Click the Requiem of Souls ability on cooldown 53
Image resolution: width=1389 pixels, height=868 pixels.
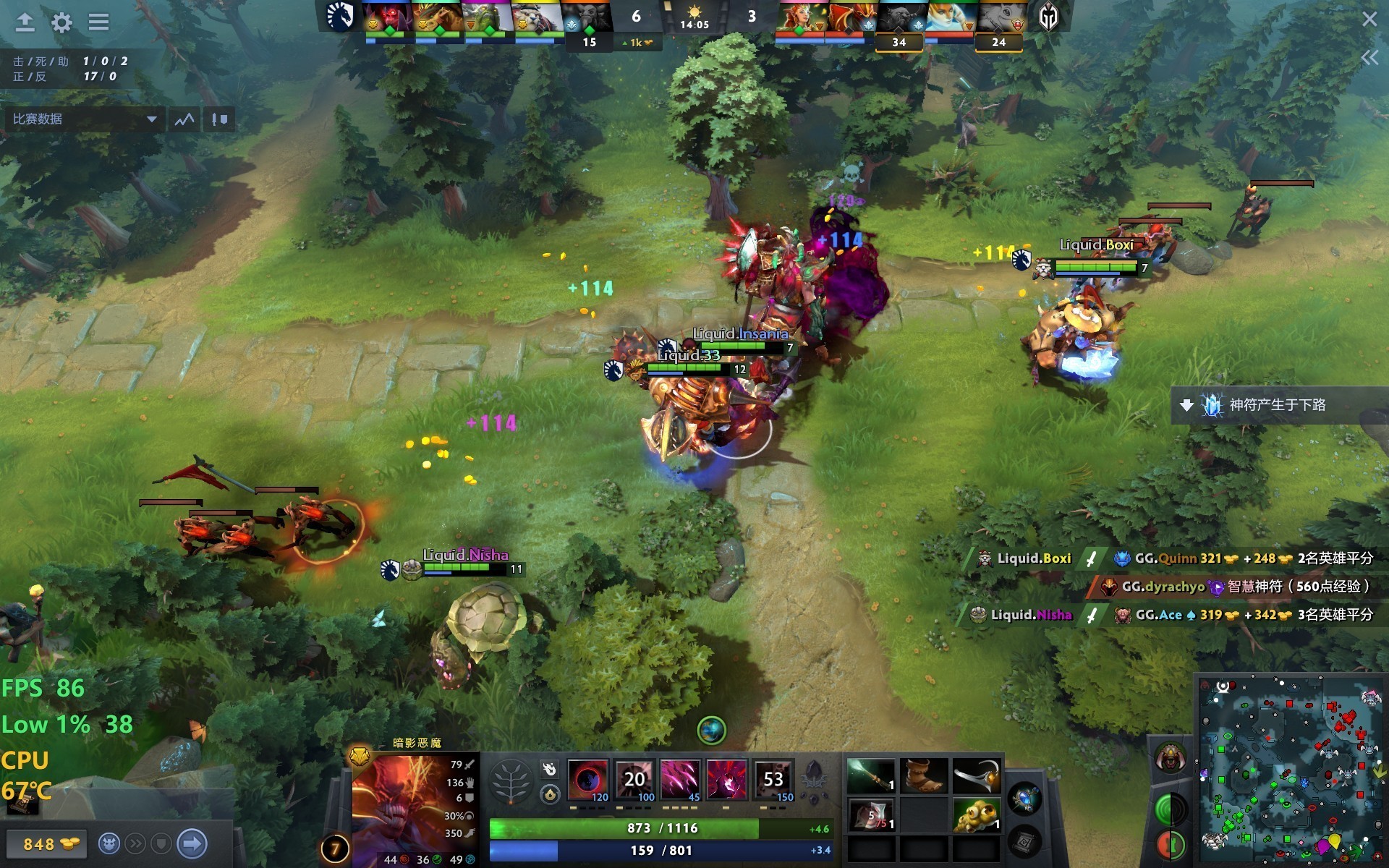(x=773, y=780)
